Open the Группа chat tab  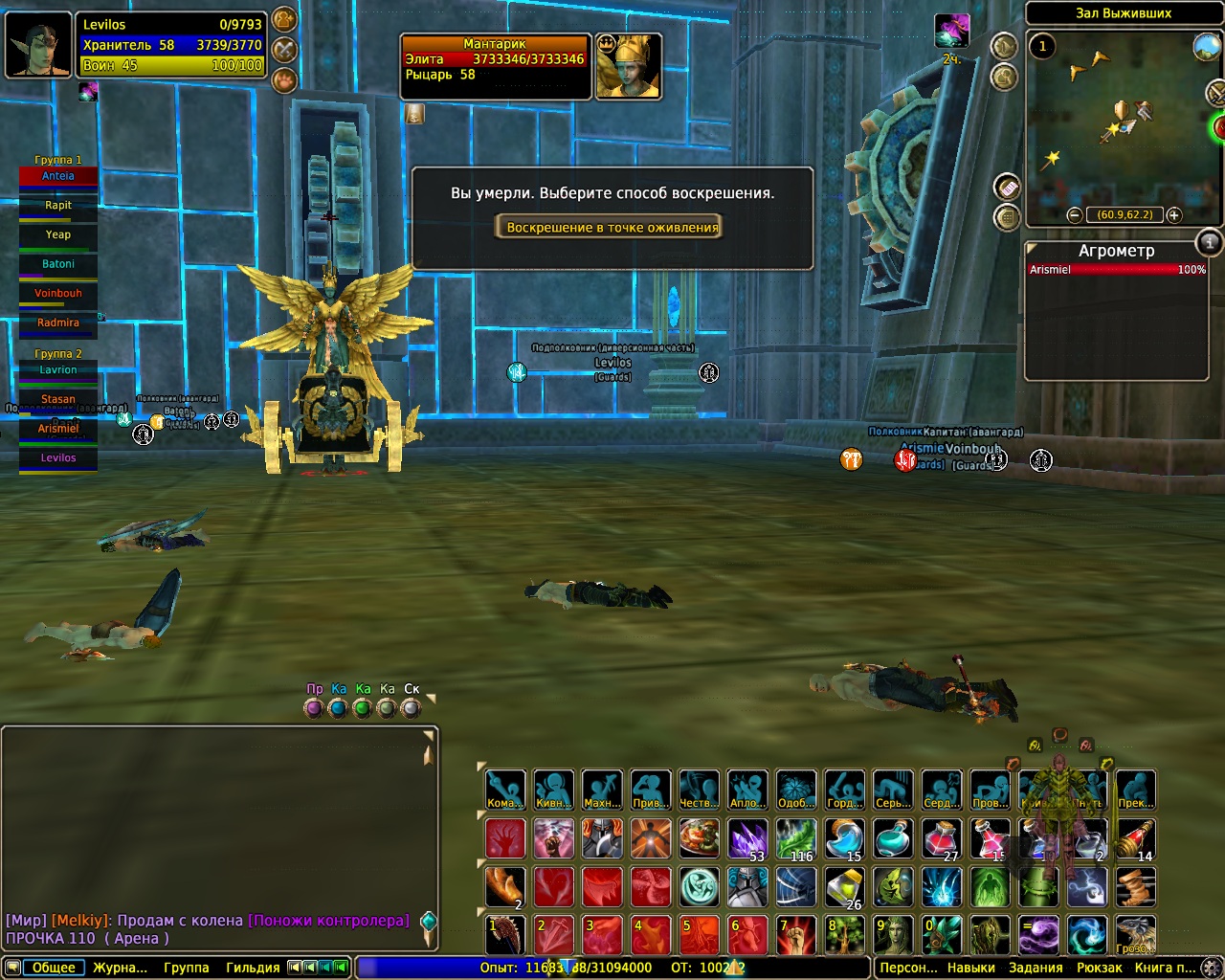(x=186, y=968)
